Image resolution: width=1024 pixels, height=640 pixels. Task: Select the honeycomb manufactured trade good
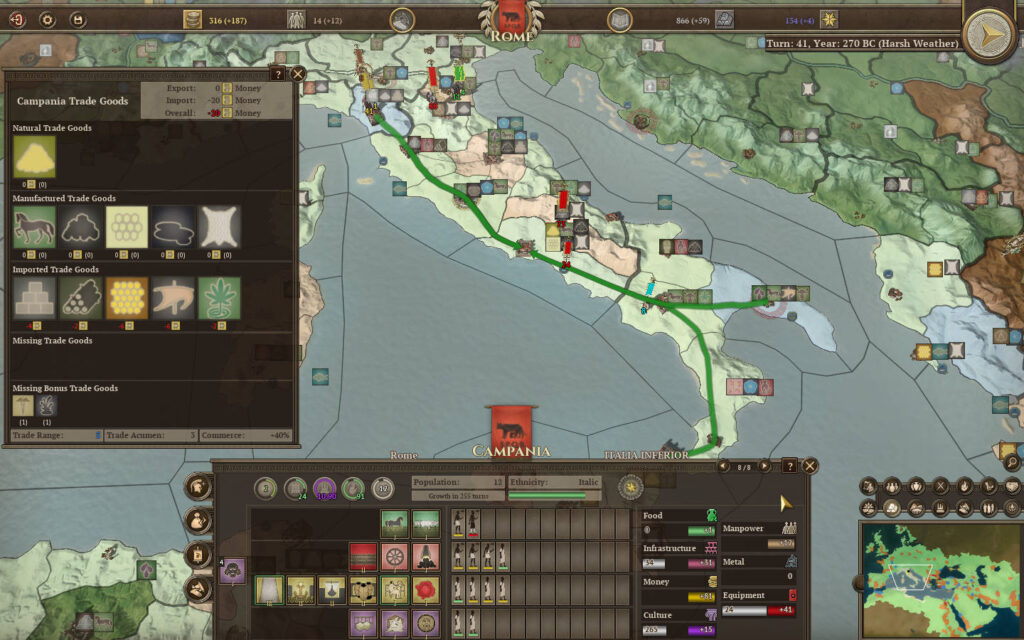(x=127, y=227)
